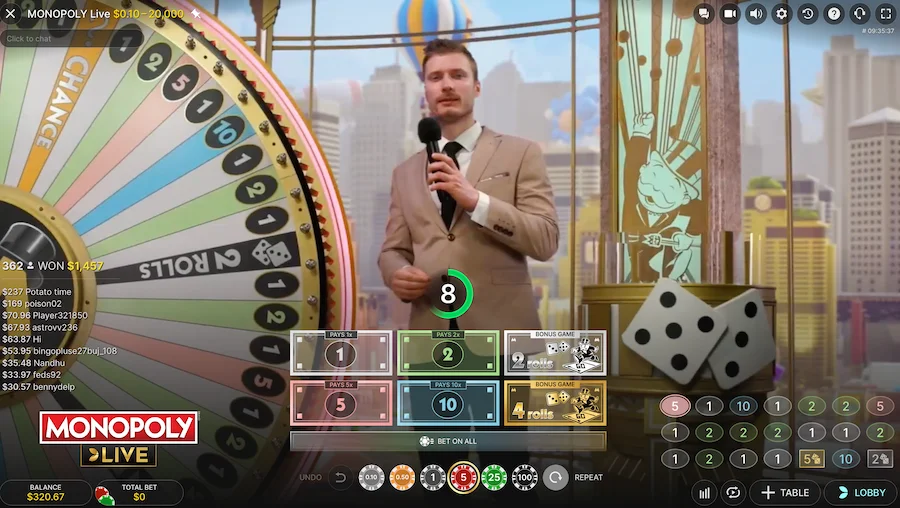Repeat the previous bet

(556, 478)
